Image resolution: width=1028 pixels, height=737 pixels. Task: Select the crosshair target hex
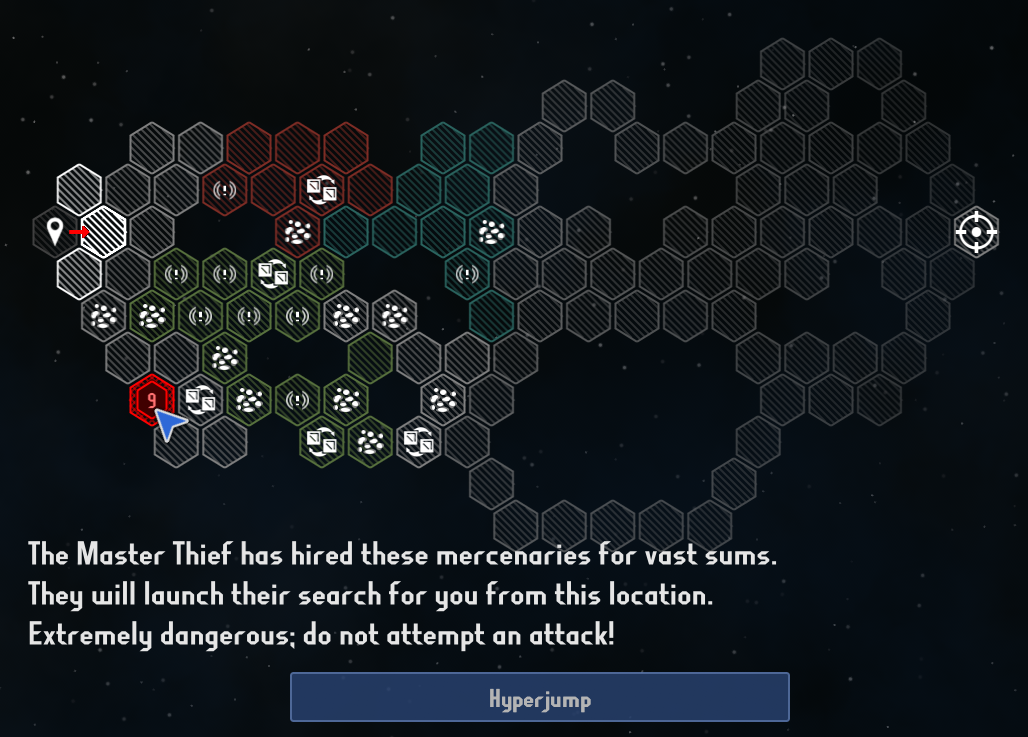pyautogui.click(x=976, y=232)
